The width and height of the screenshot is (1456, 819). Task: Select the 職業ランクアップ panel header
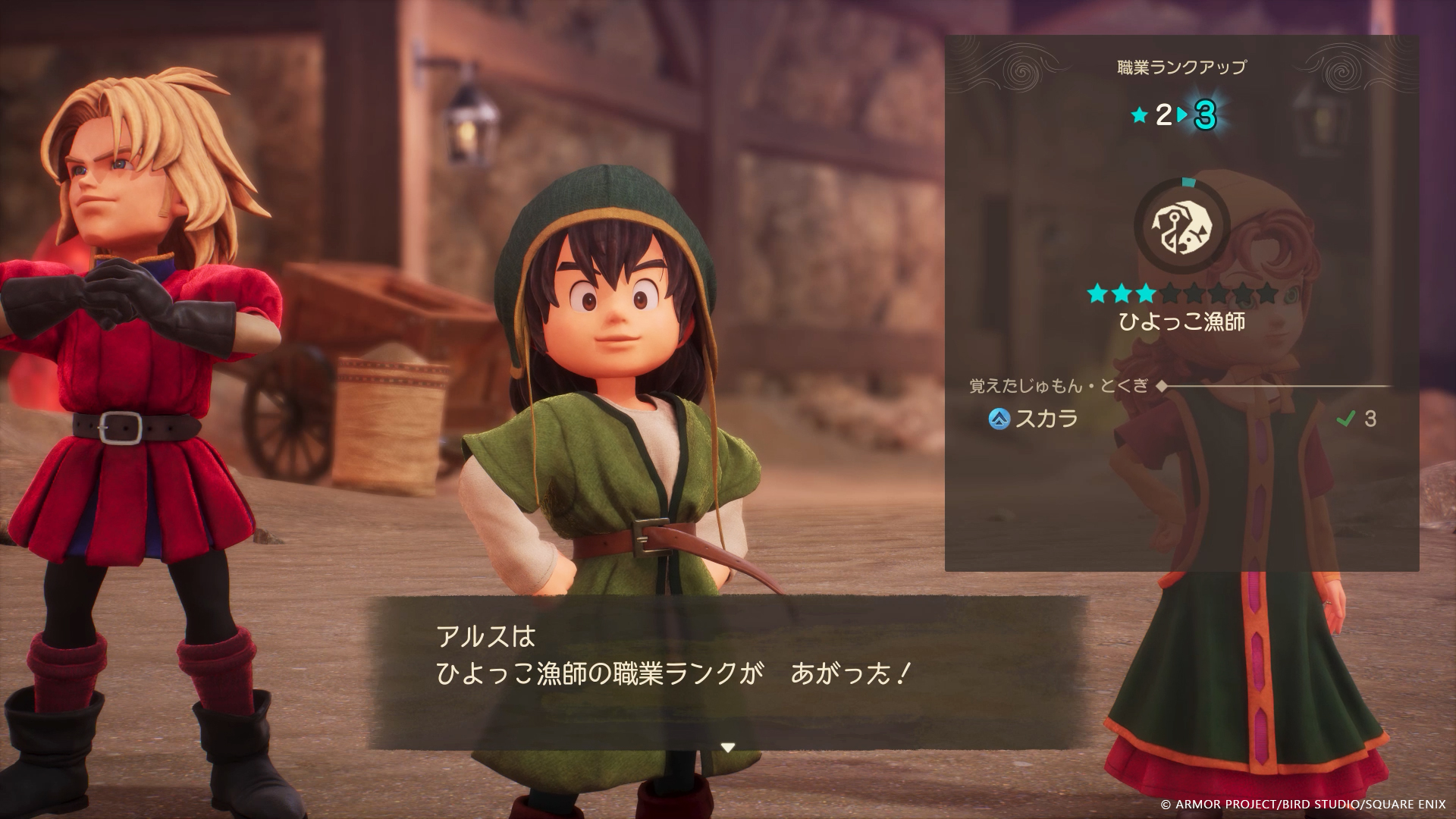[x=1180, y=66]
